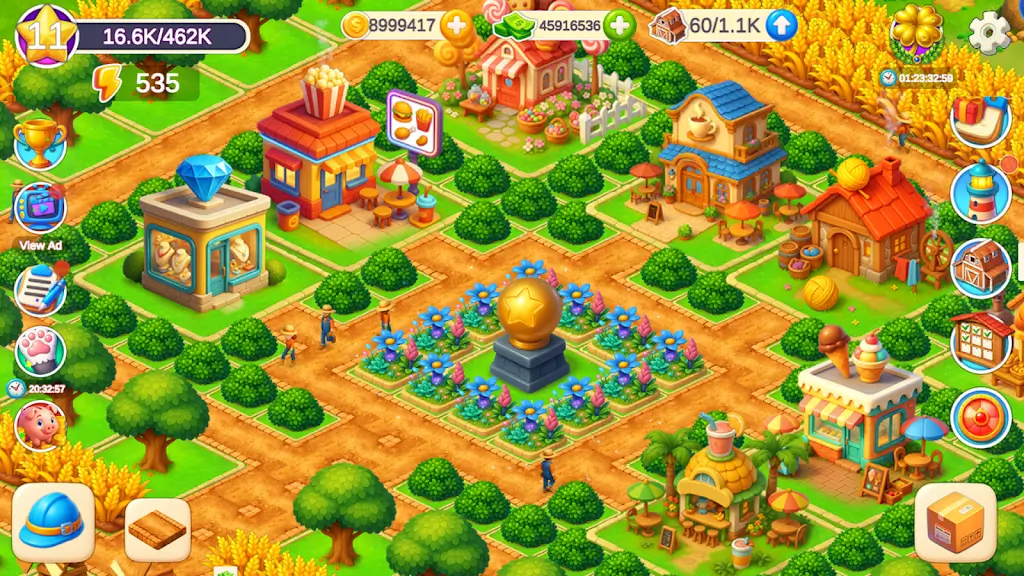Open the lighthouse icon
The height and width of the screenshot is (576, 1024).
pos(980,193)
